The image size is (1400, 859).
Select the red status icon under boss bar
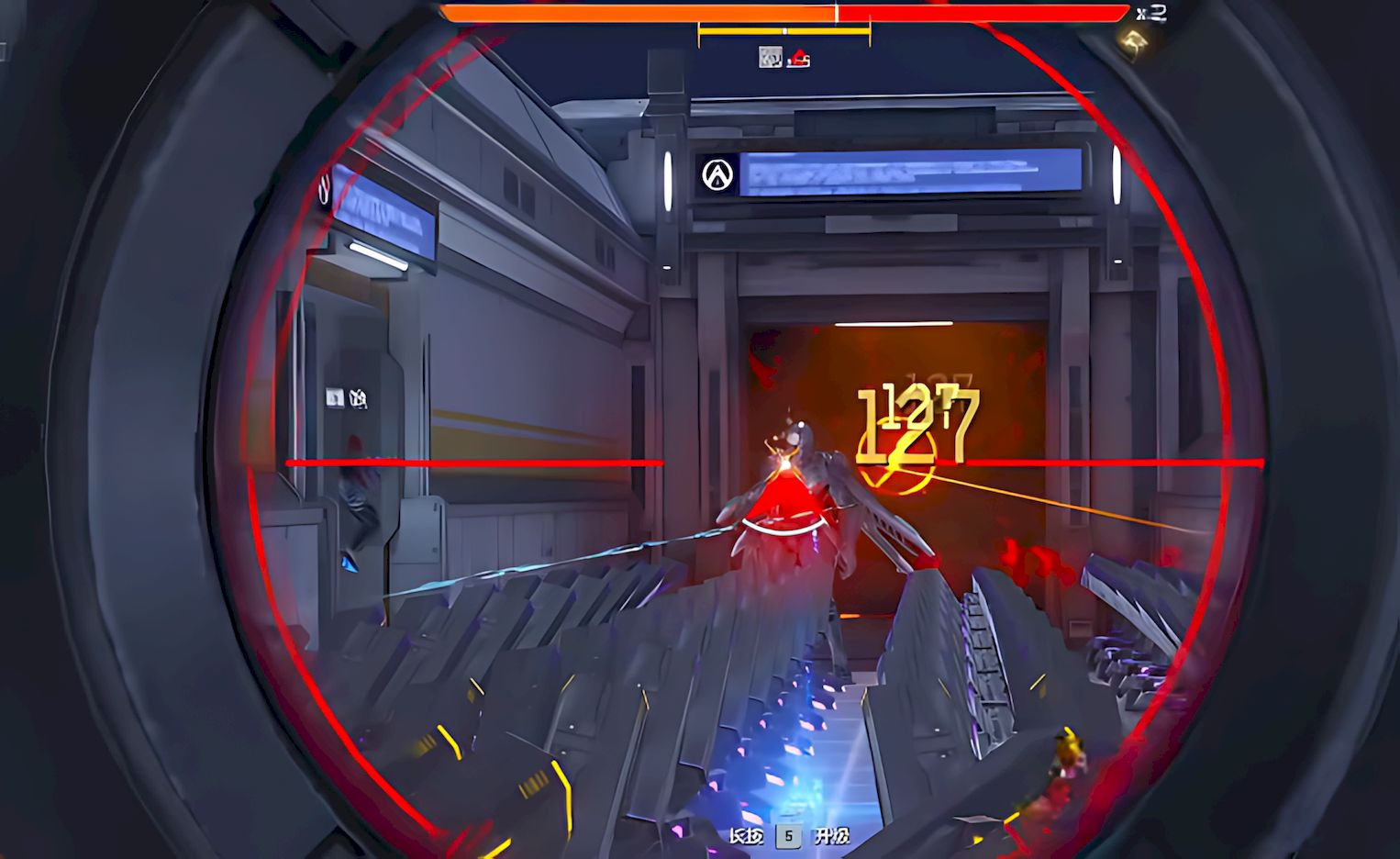pyautogui.click(x=799, y=59)
